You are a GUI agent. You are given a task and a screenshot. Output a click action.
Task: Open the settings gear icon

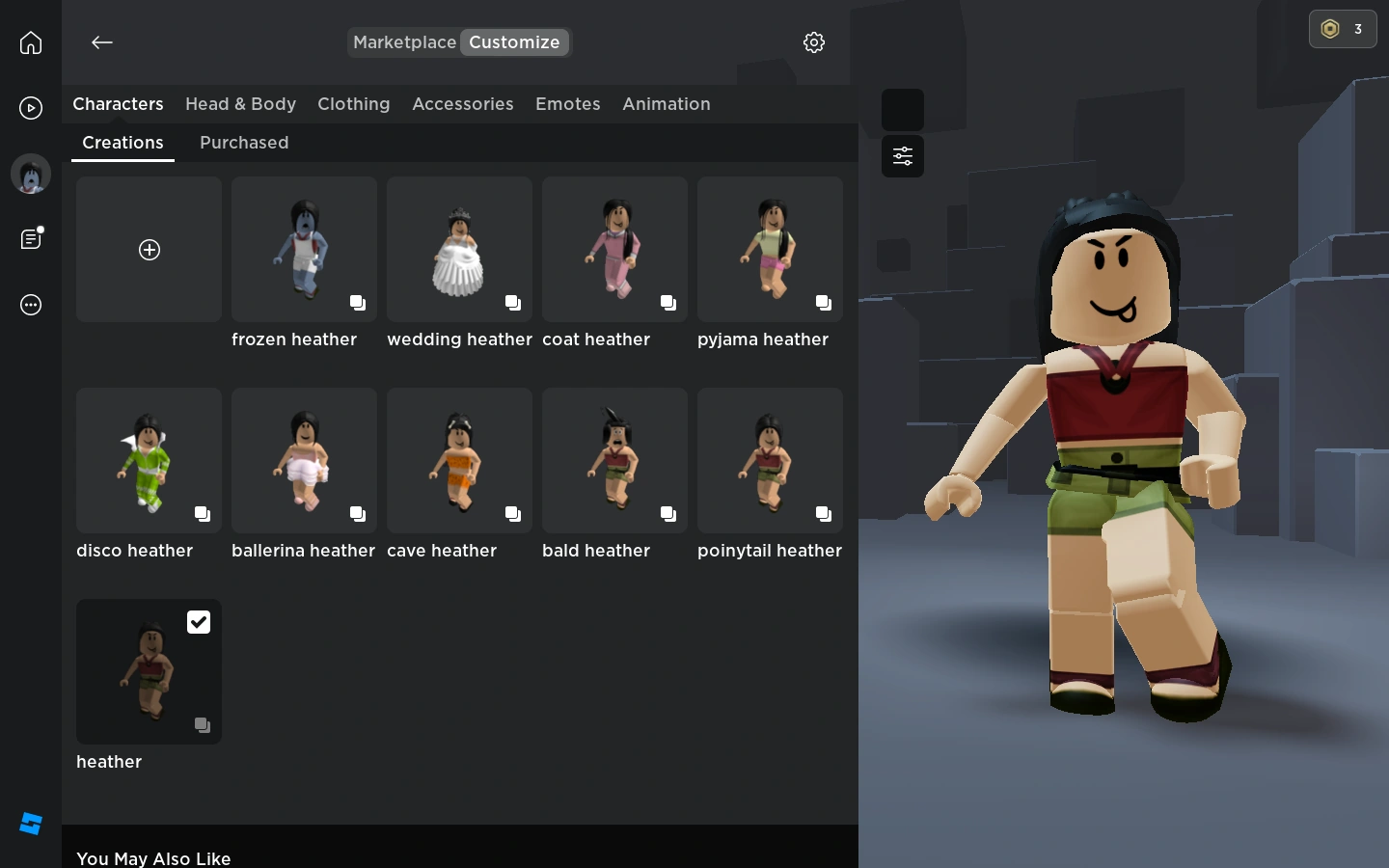tap(814, 42)
